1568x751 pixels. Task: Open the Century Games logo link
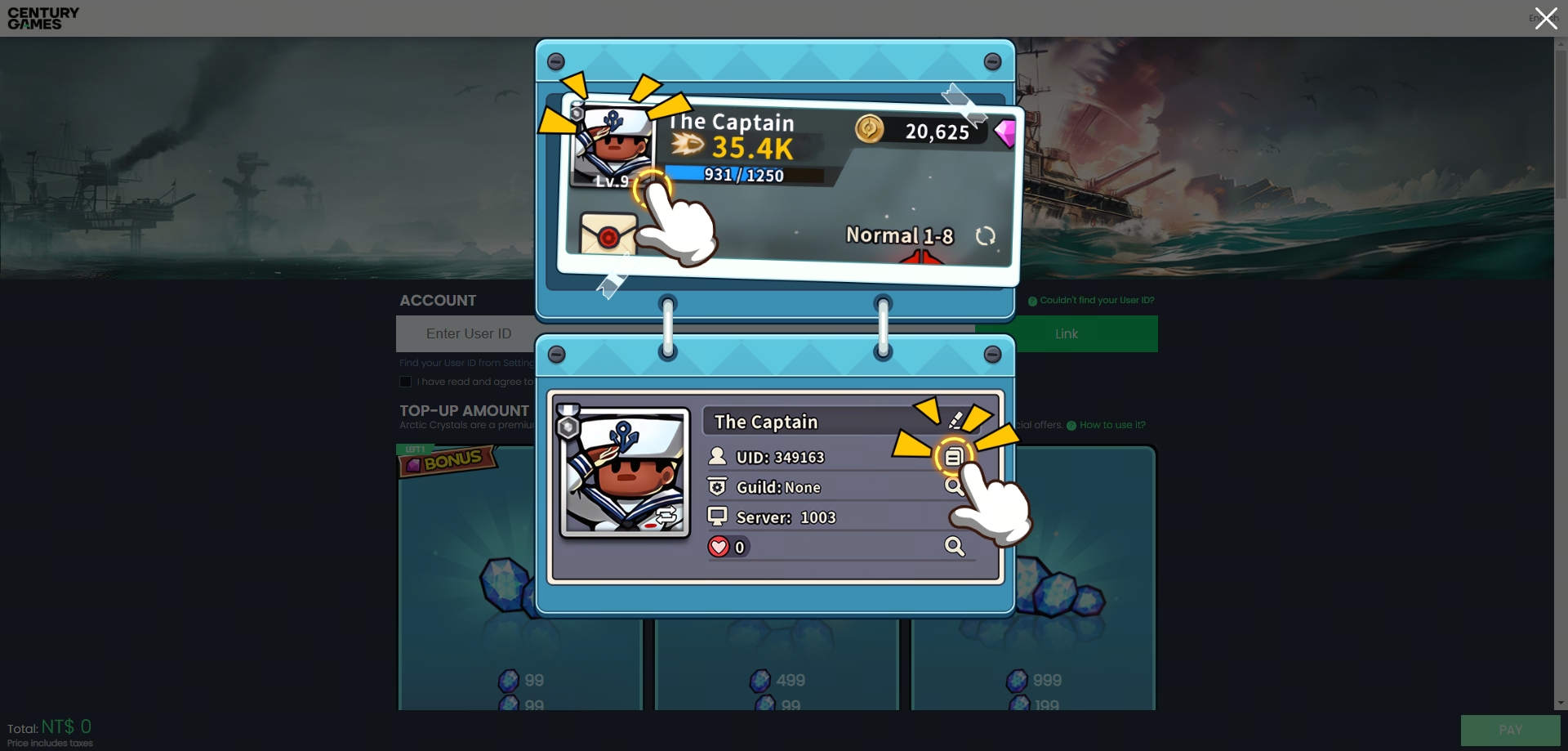(x=43, y=18)
